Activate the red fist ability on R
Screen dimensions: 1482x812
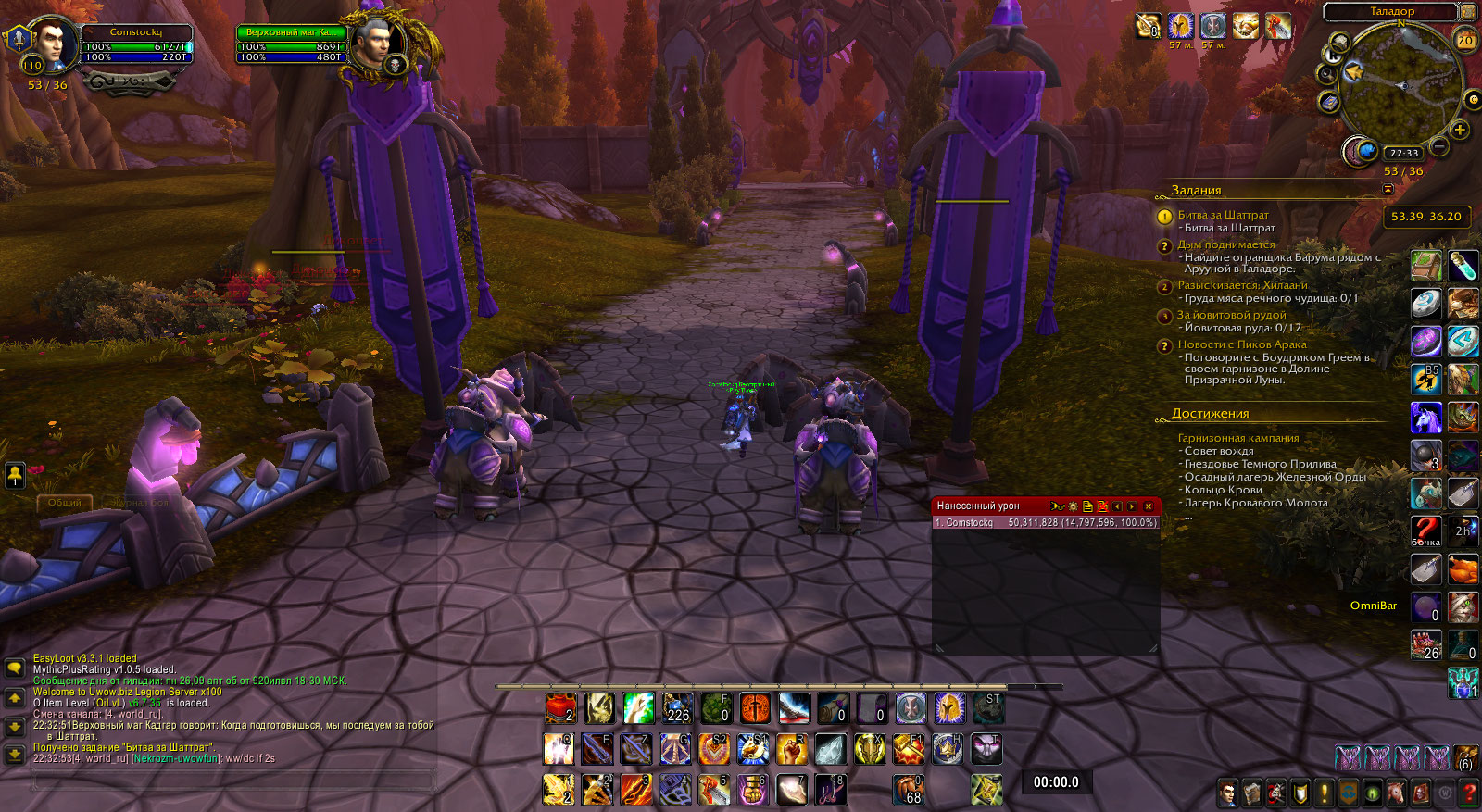click(792, 748)
